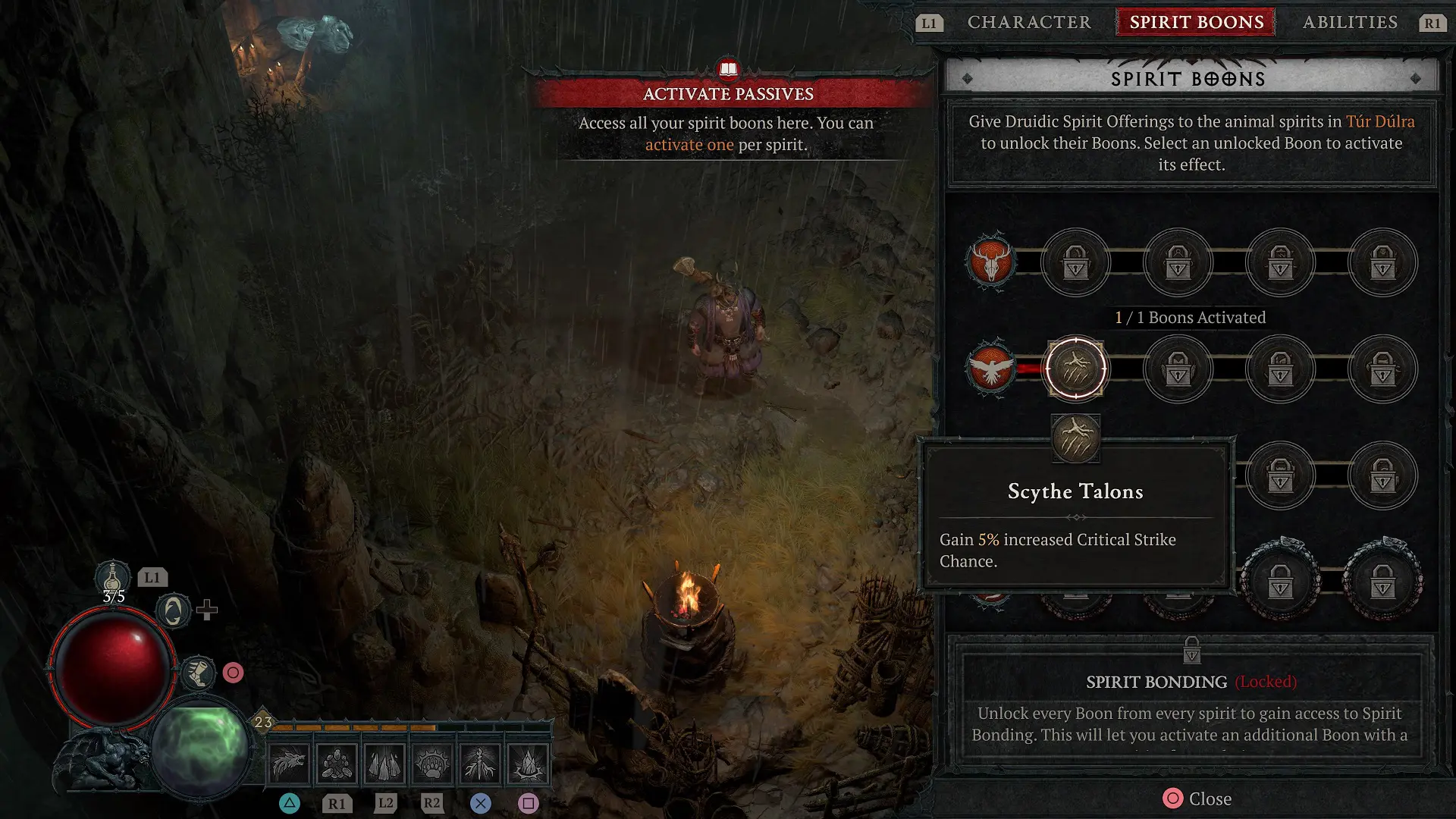This screenshot has width=1456, height=819.
Task: Open the ABILITIES tab
Action: tap(1350, 22)
